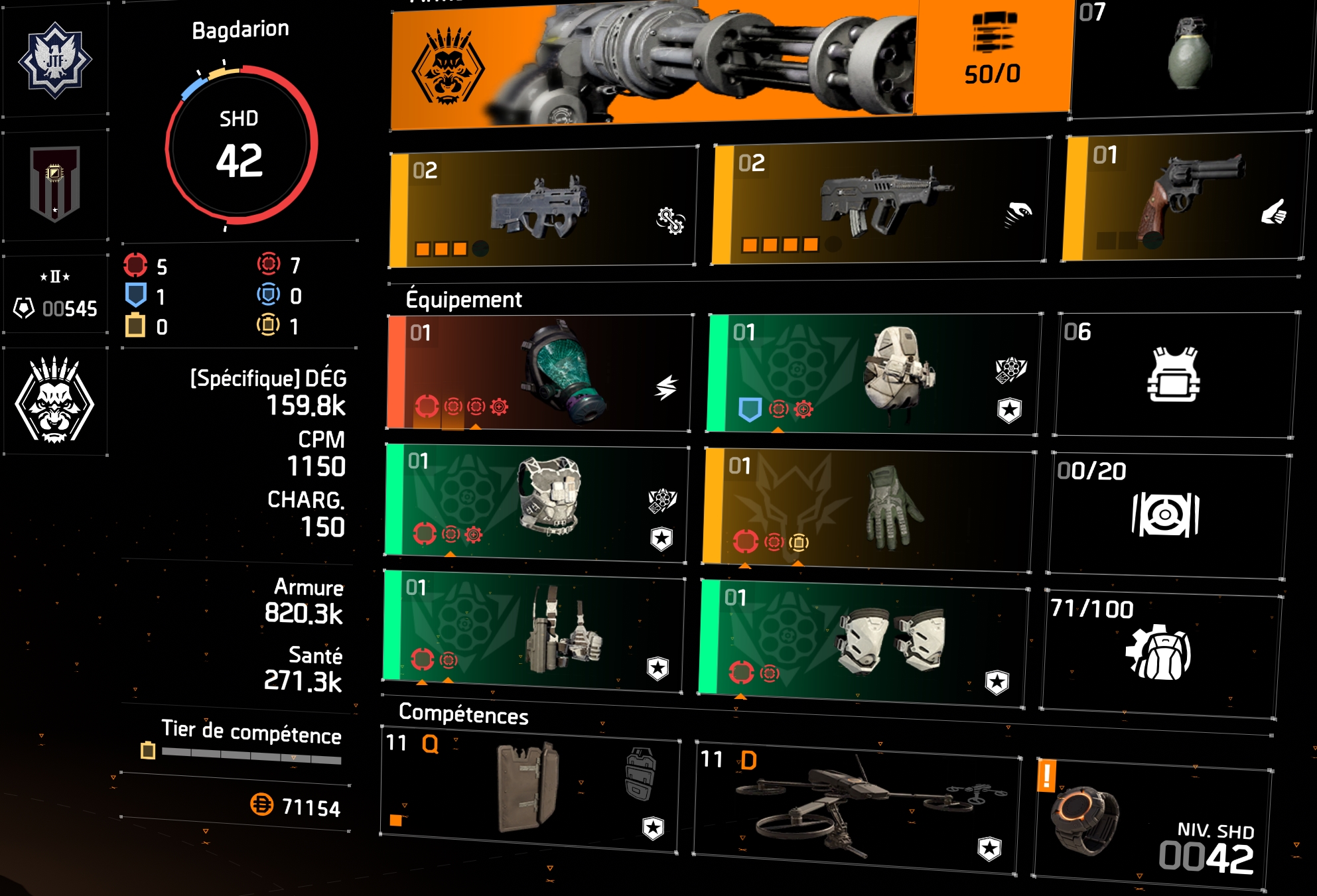
Task: Select the ballistic shield skill slot
Action: [x=529, y=788]
